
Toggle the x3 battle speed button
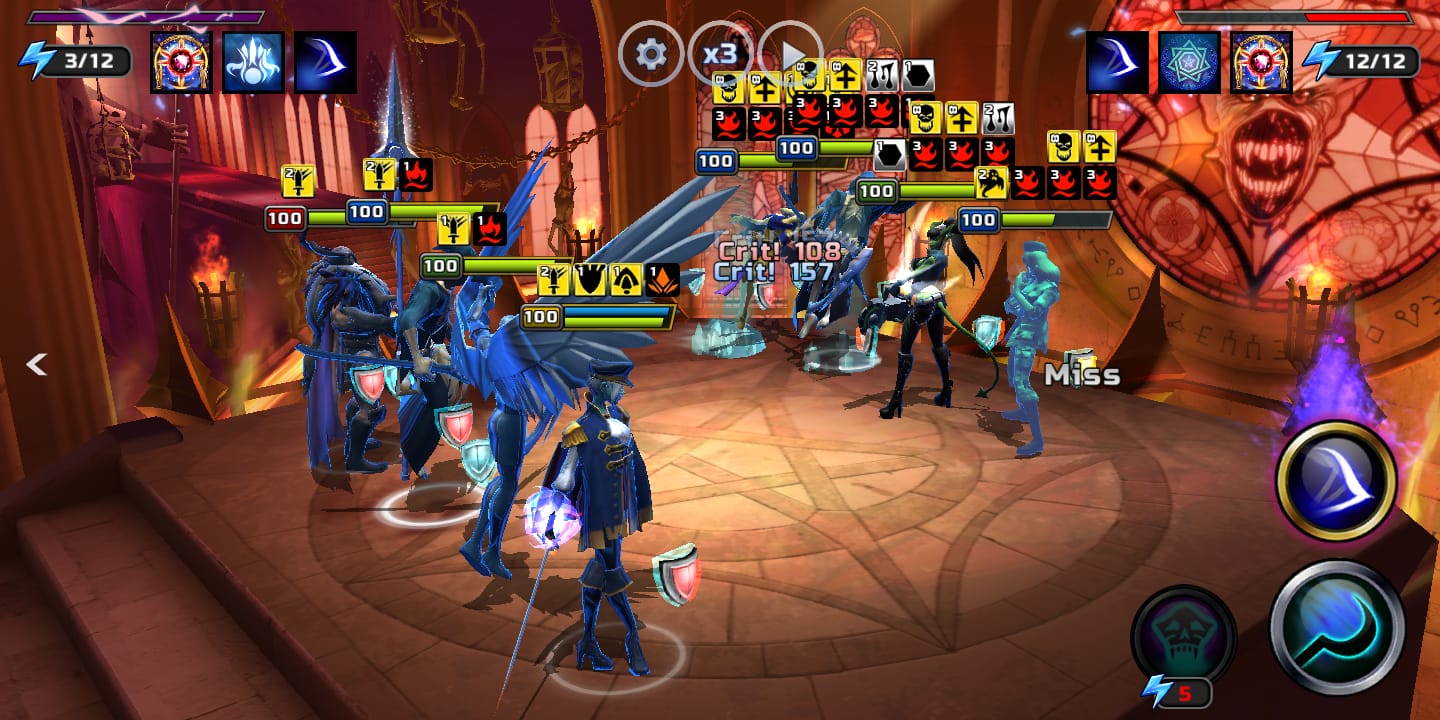(x=720, y=53)
